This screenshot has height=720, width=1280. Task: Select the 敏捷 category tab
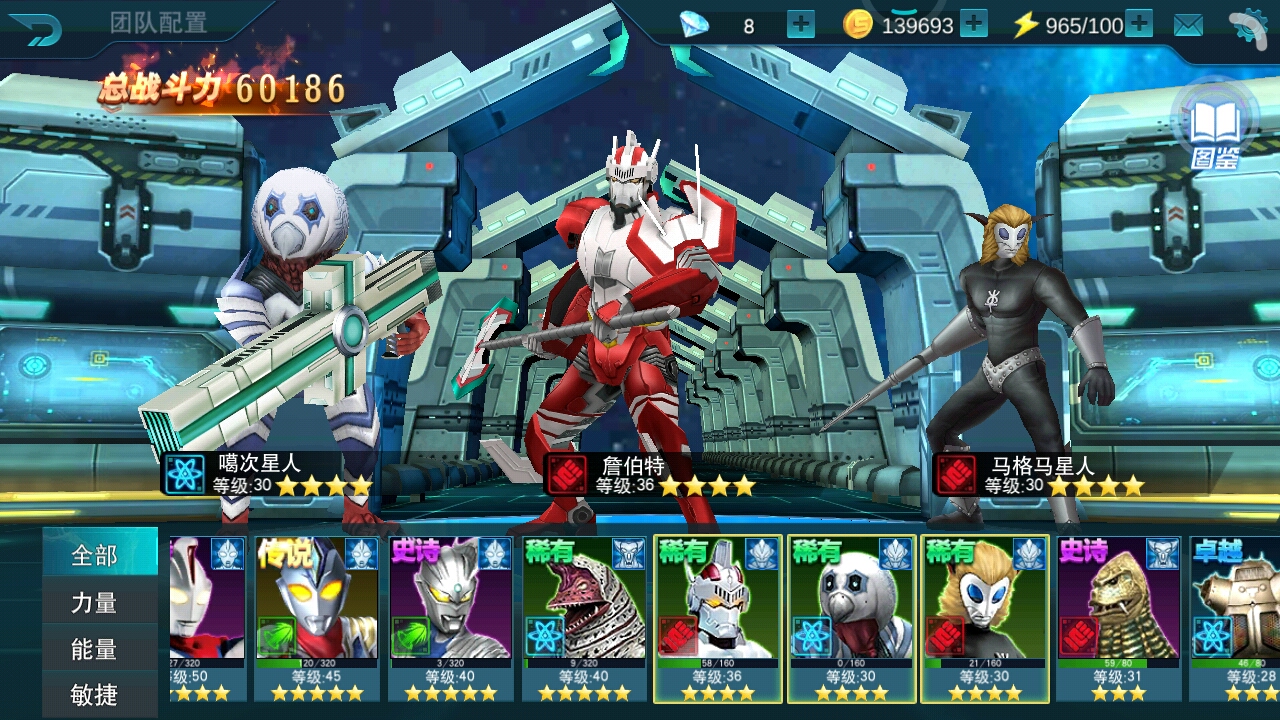(x=95, y=695)
